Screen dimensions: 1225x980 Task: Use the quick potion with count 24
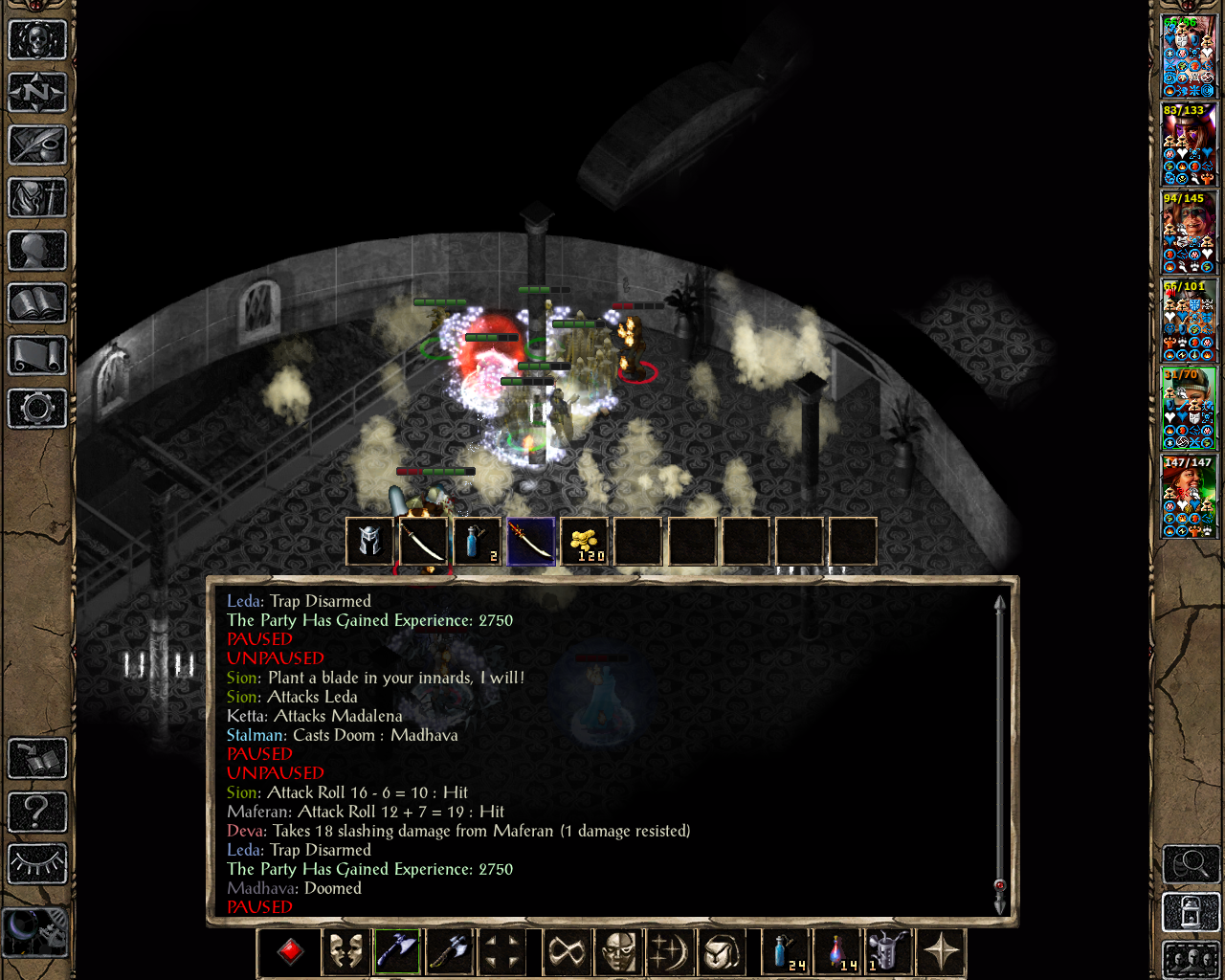coord(786,952)
